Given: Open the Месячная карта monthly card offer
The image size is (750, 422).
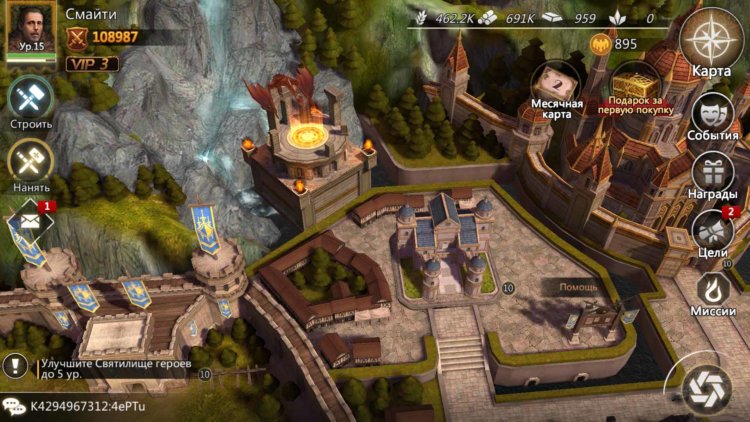Looking at the screenshot, I should 556,90.
